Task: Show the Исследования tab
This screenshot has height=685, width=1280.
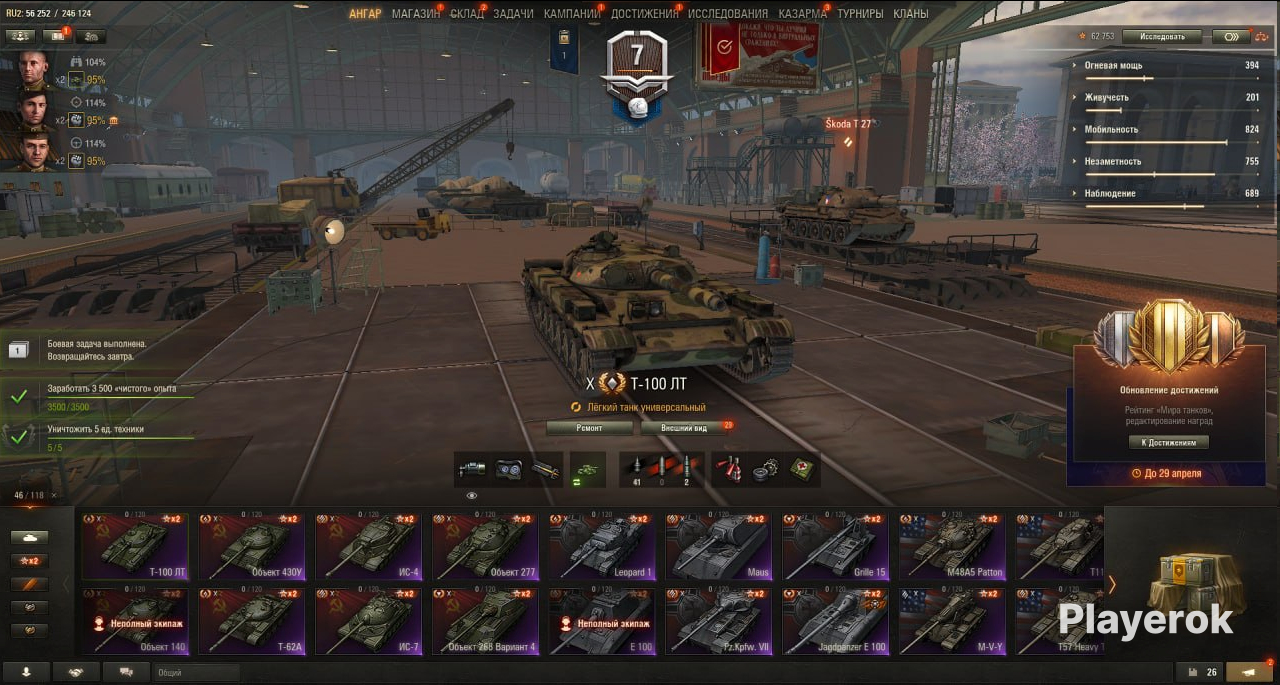Action: click(728, 14)
